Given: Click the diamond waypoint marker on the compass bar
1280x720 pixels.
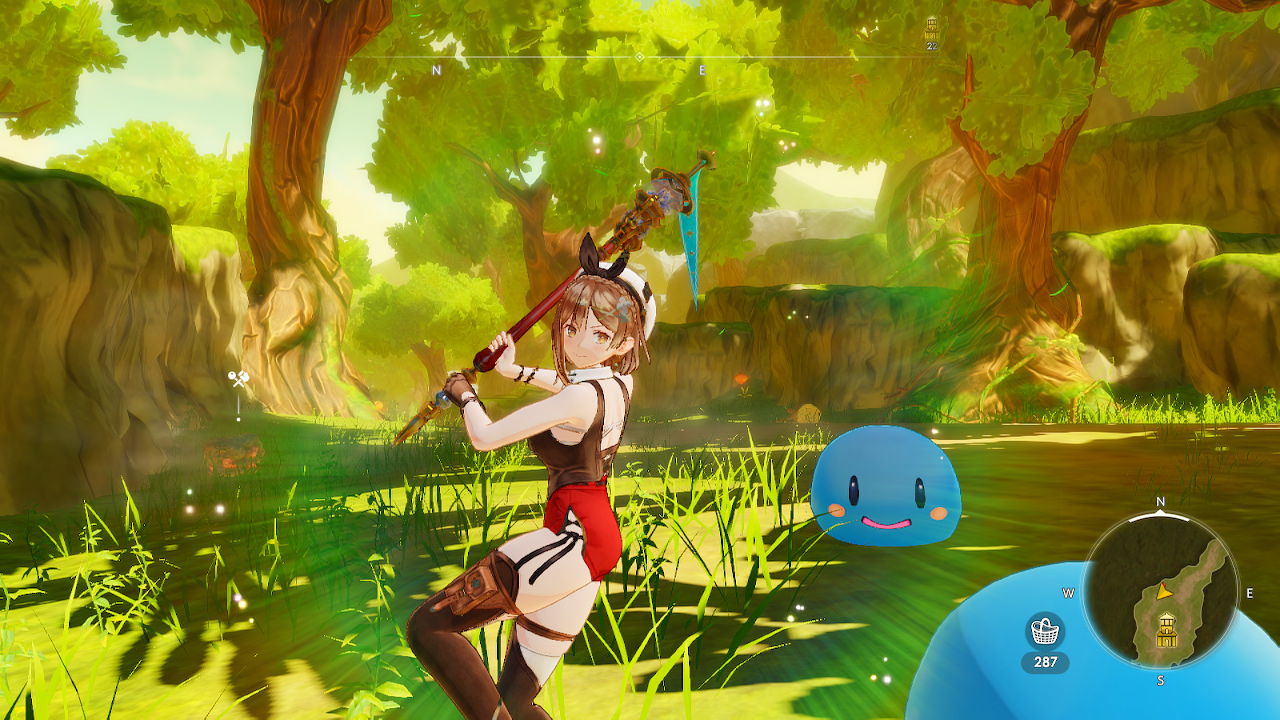Looking at the screenshot, I should [638, 57].
